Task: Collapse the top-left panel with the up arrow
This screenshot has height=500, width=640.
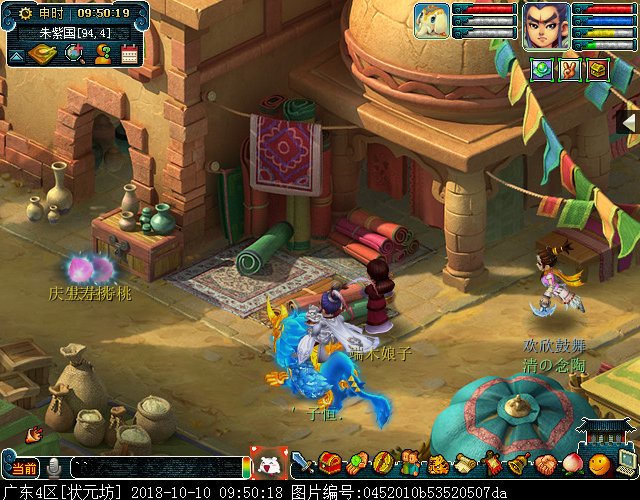Action: click(16, 55)
